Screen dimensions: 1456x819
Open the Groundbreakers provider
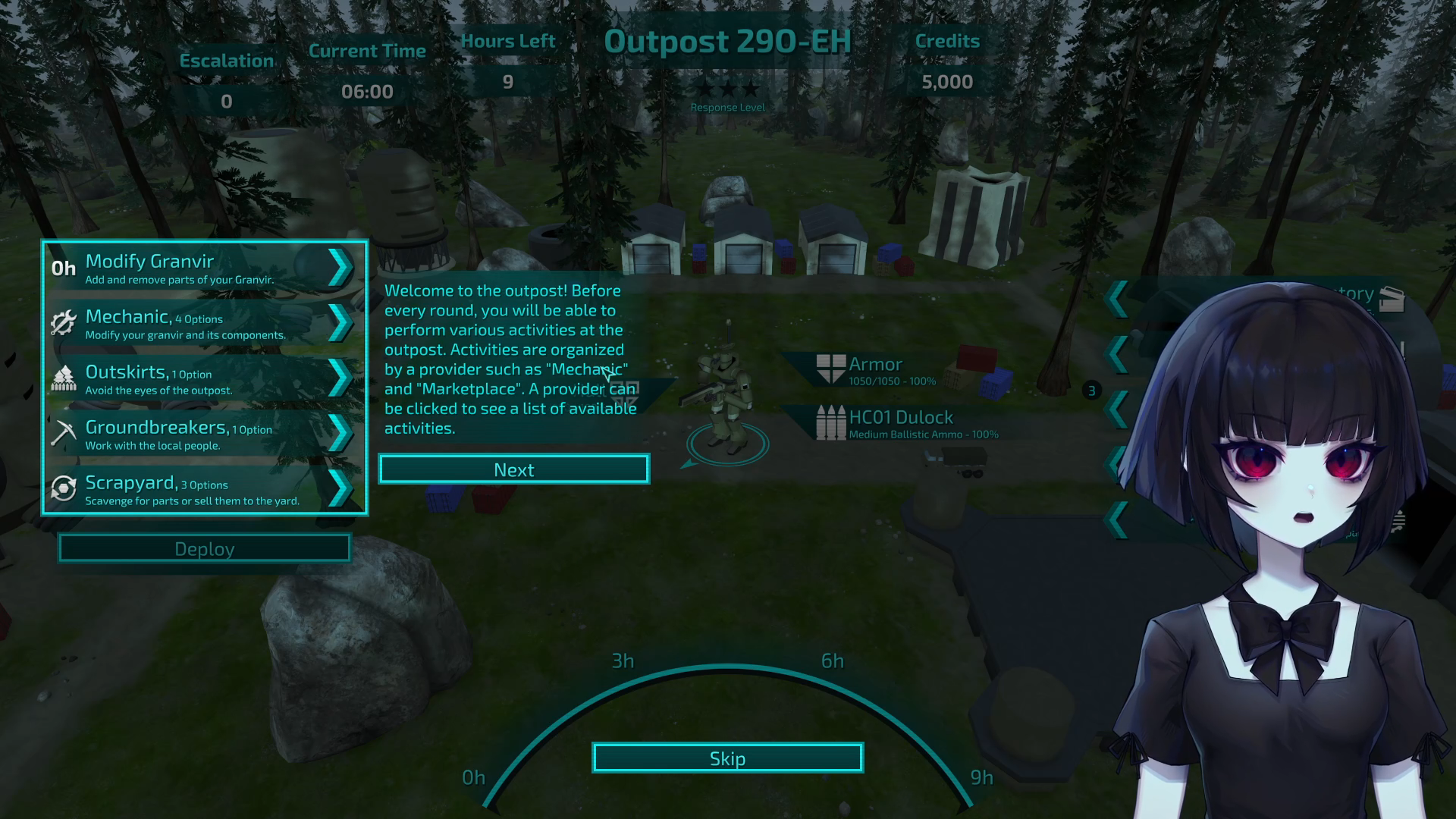tap(203, 435)
